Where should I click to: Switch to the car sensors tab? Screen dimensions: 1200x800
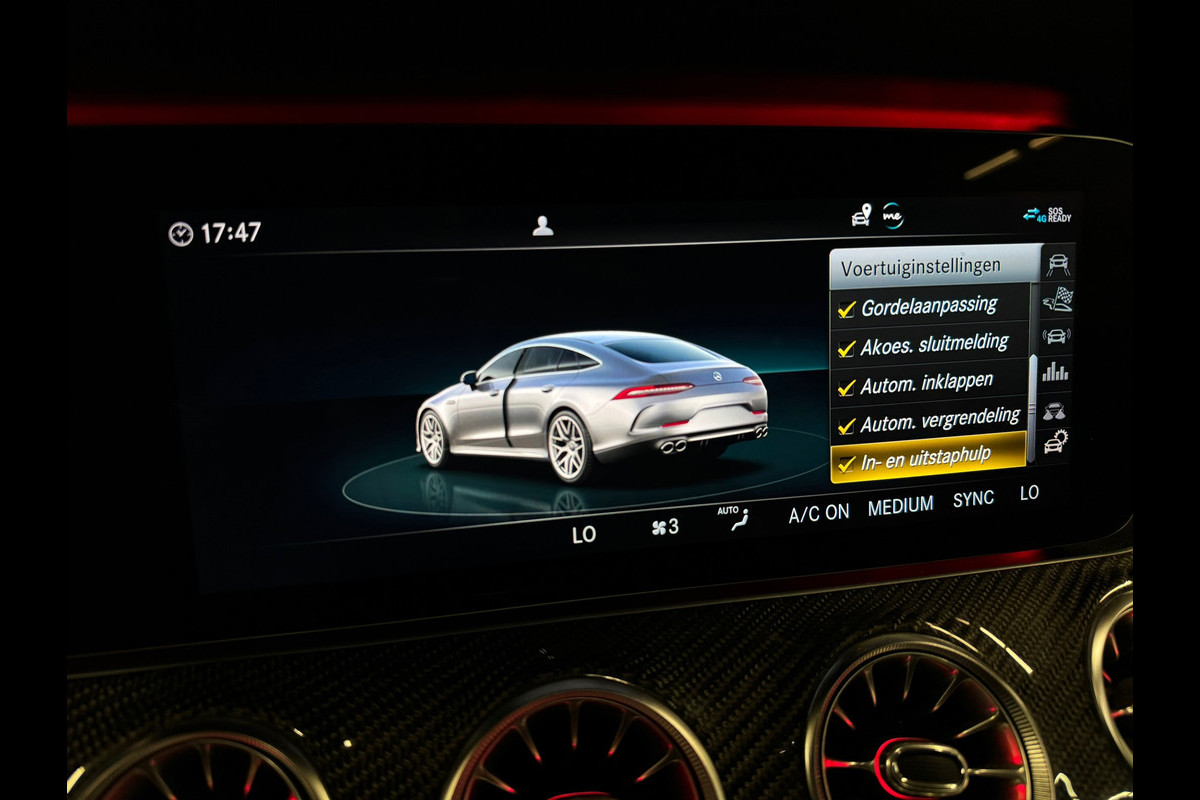coord(1056,335)
